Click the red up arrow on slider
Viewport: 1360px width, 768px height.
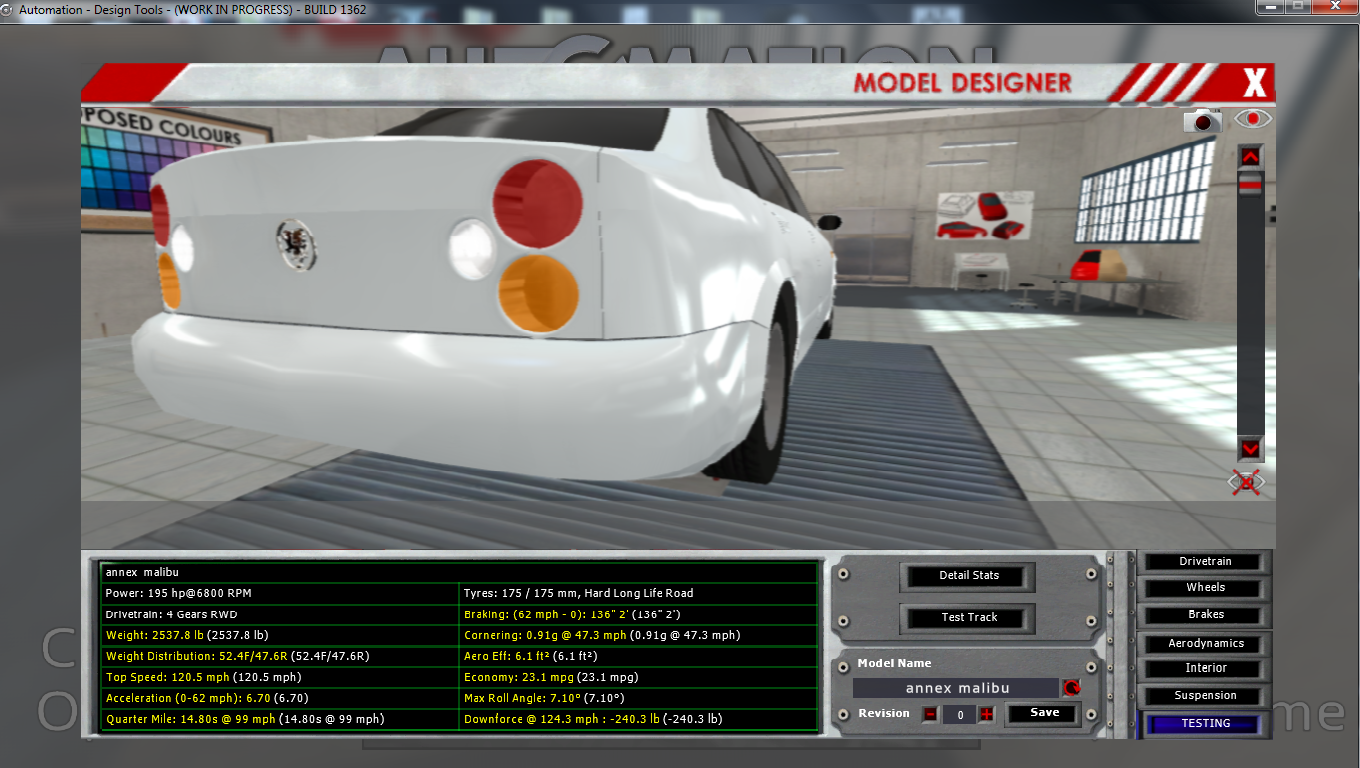click(1250, 156)
